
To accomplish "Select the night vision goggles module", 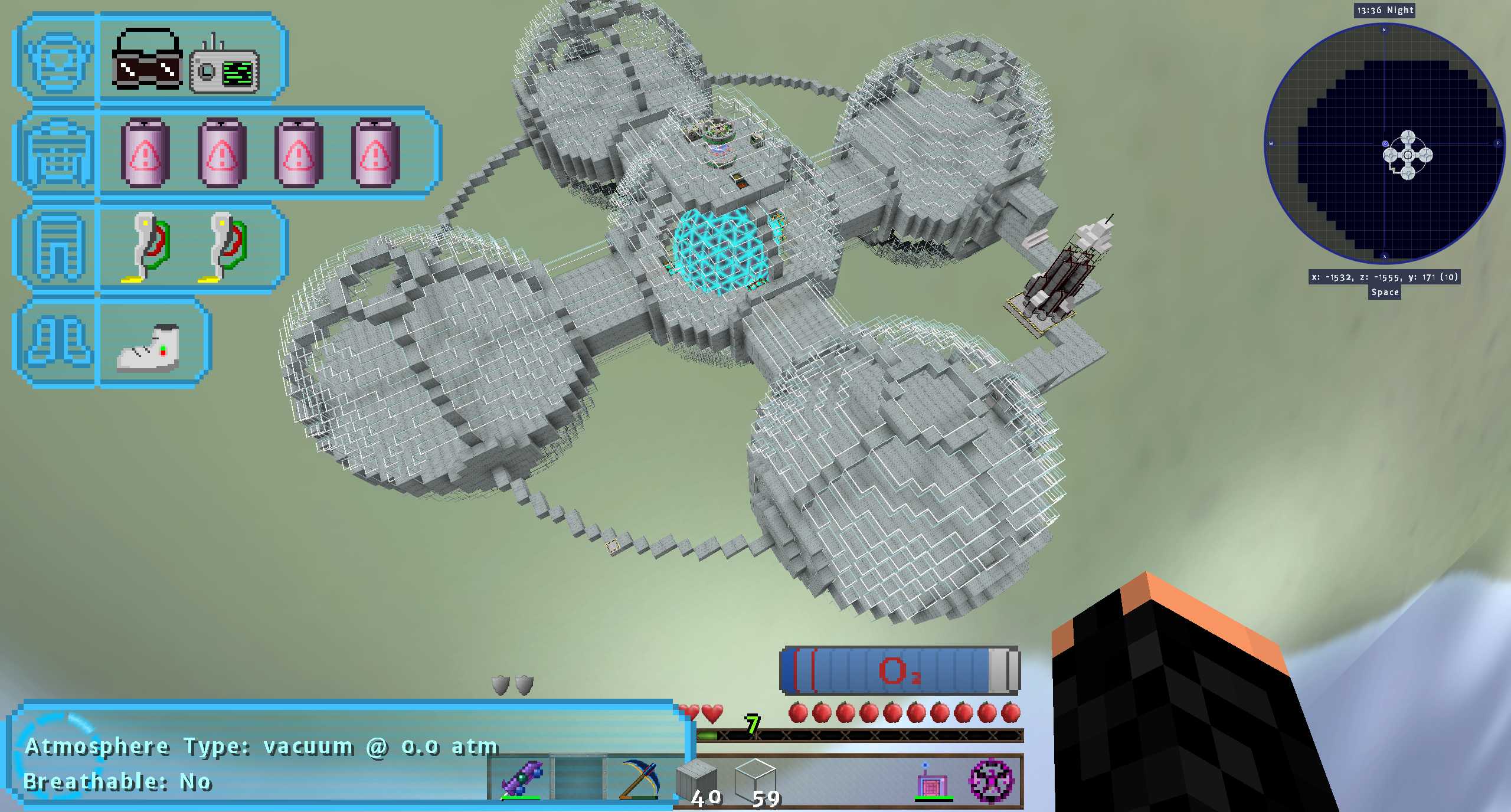I will tap(147, 59).
